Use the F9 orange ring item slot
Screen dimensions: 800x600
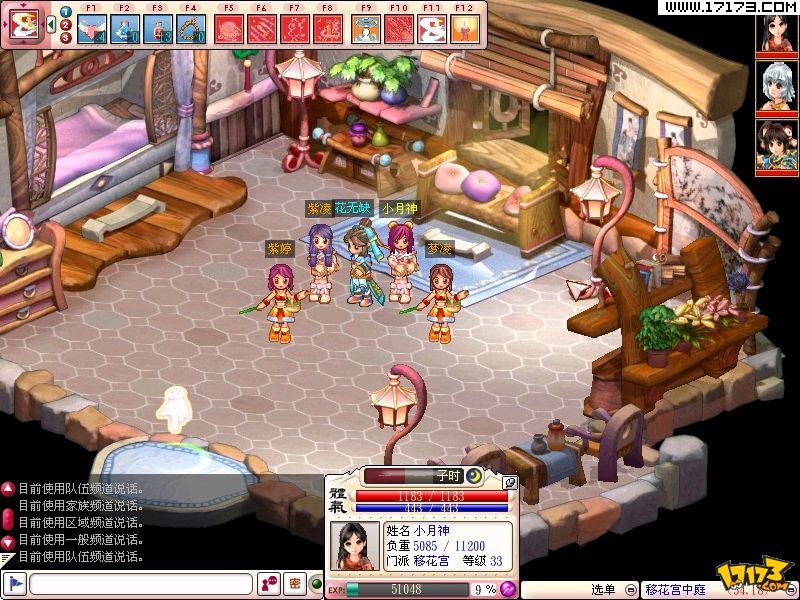364,28
